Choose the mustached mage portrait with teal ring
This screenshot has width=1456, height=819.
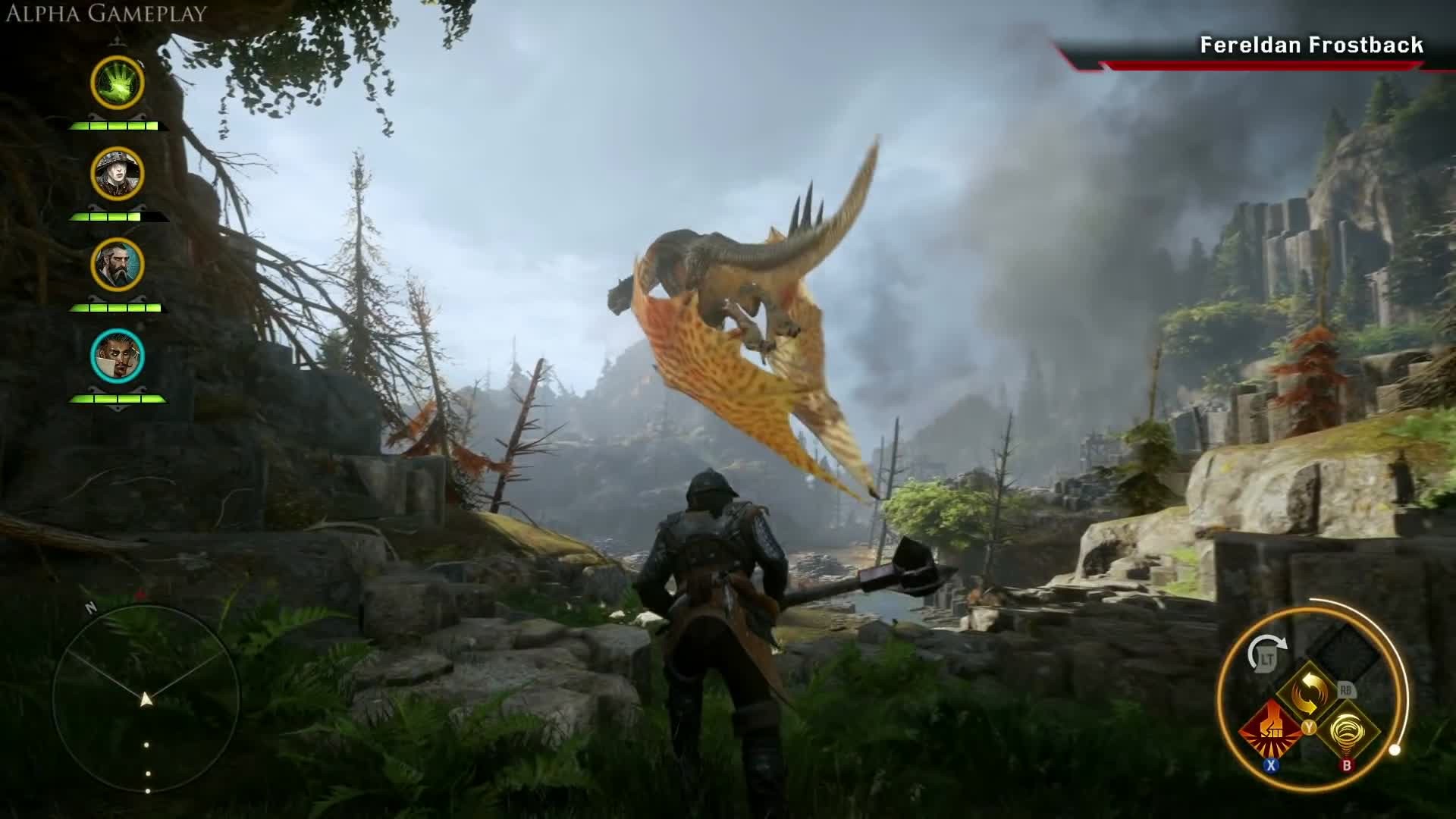[118, 356]
